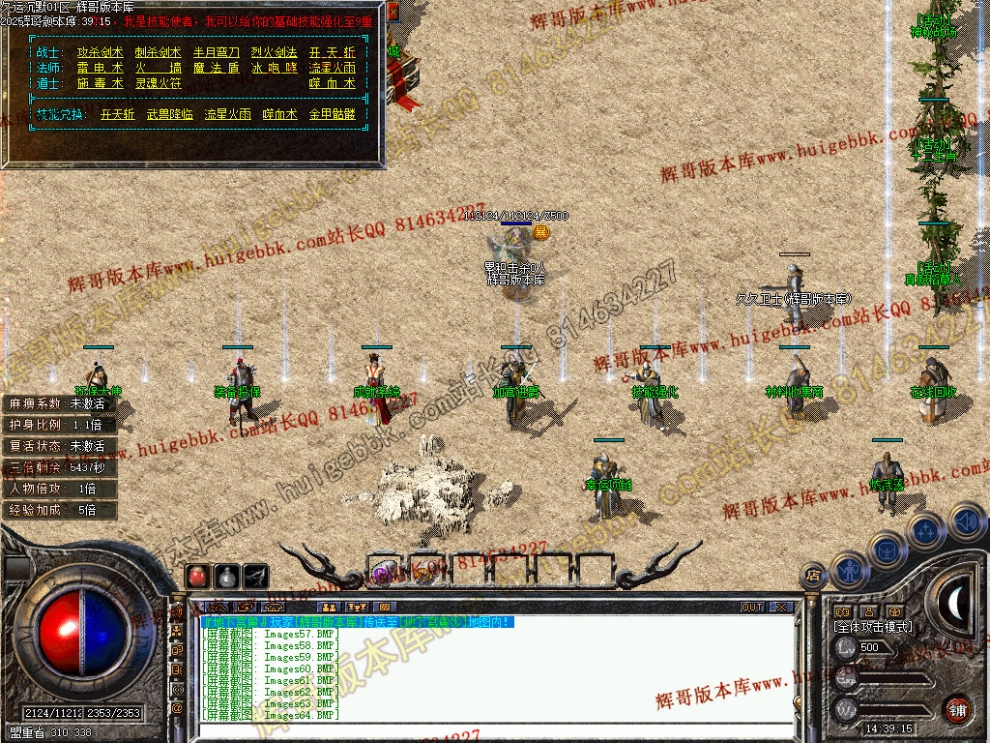The image size is (990, 743).
Task: Open the bag inventory round icon
Action: click(x=886, y=549)
